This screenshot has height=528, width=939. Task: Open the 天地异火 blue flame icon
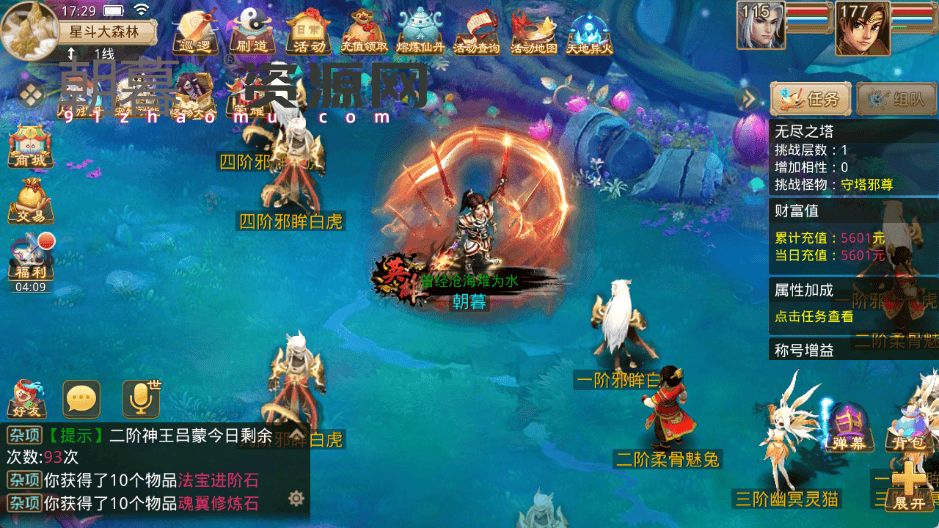pos(589,30)
